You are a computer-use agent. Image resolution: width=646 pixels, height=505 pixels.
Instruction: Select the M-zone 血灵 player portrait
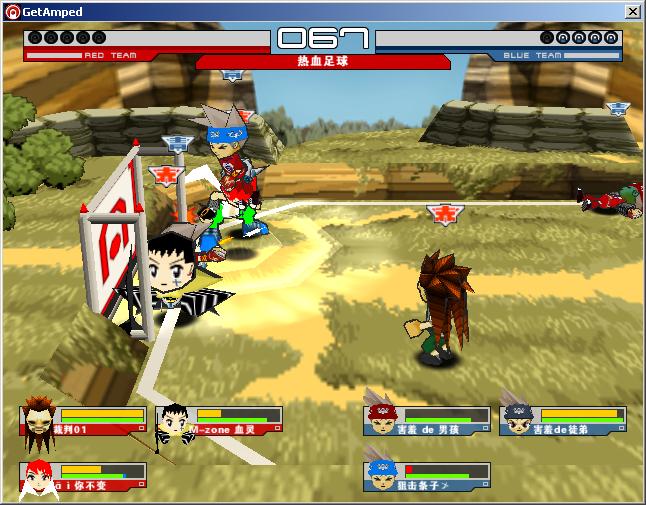click(x=173, y=422)
